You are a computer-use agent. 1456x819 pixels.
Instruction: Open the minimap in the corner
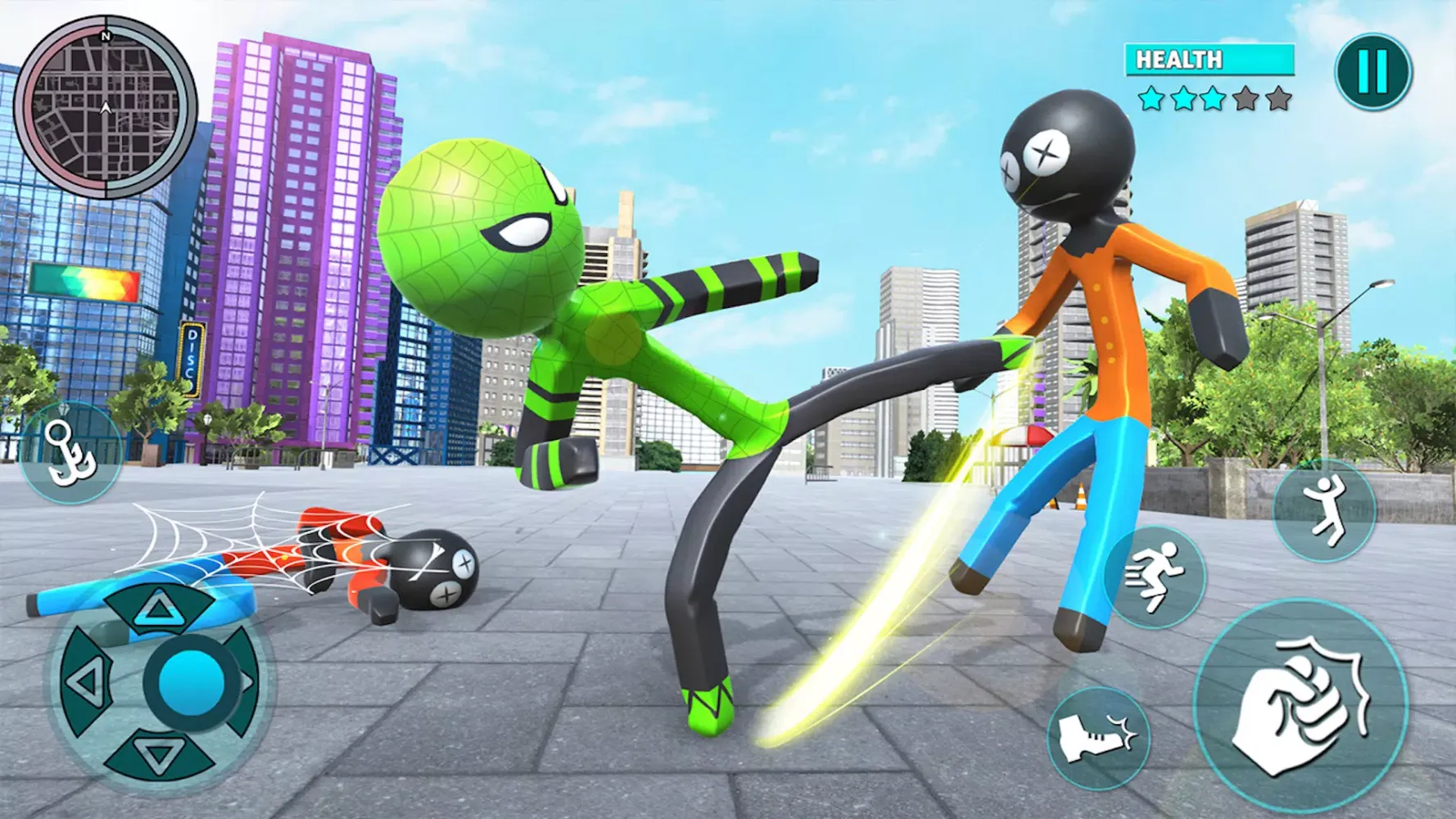tap(104, 106)
